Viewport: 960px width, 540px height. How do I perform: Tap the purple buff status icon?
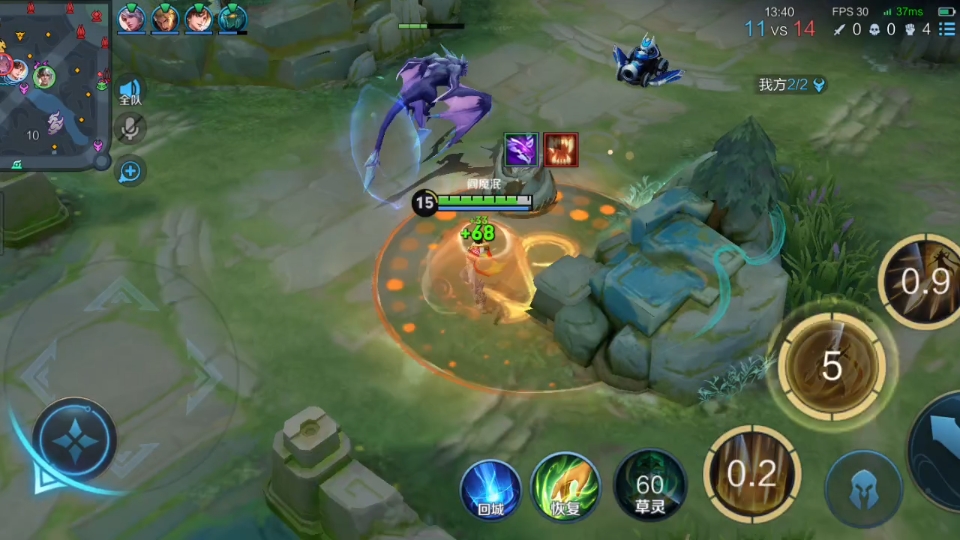[x=521, y=150]
